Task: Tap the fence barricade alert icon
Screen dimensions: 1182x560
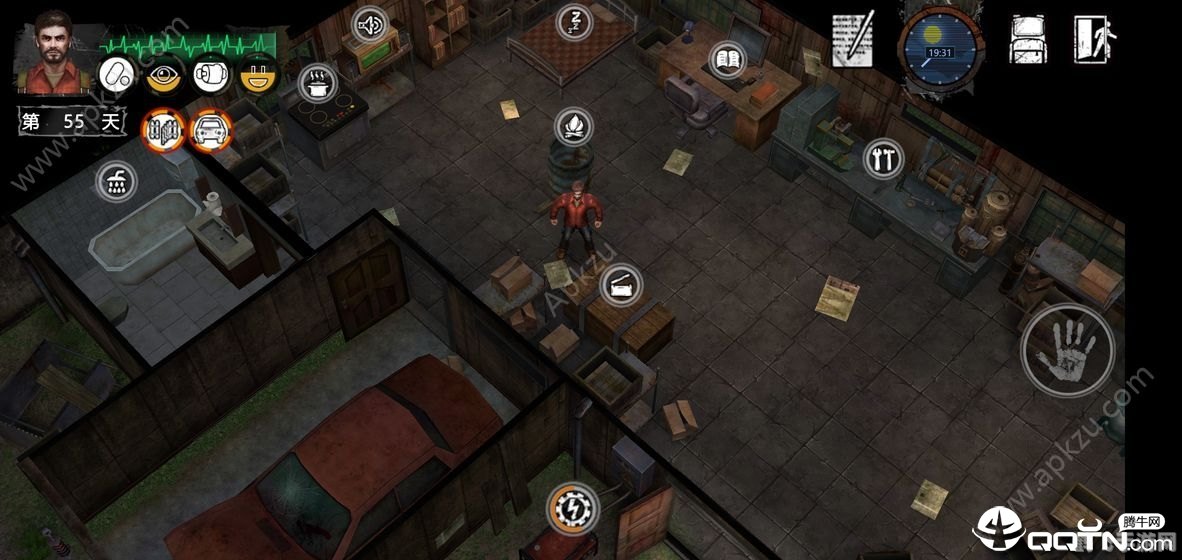Action: click(x=164, y=129)
